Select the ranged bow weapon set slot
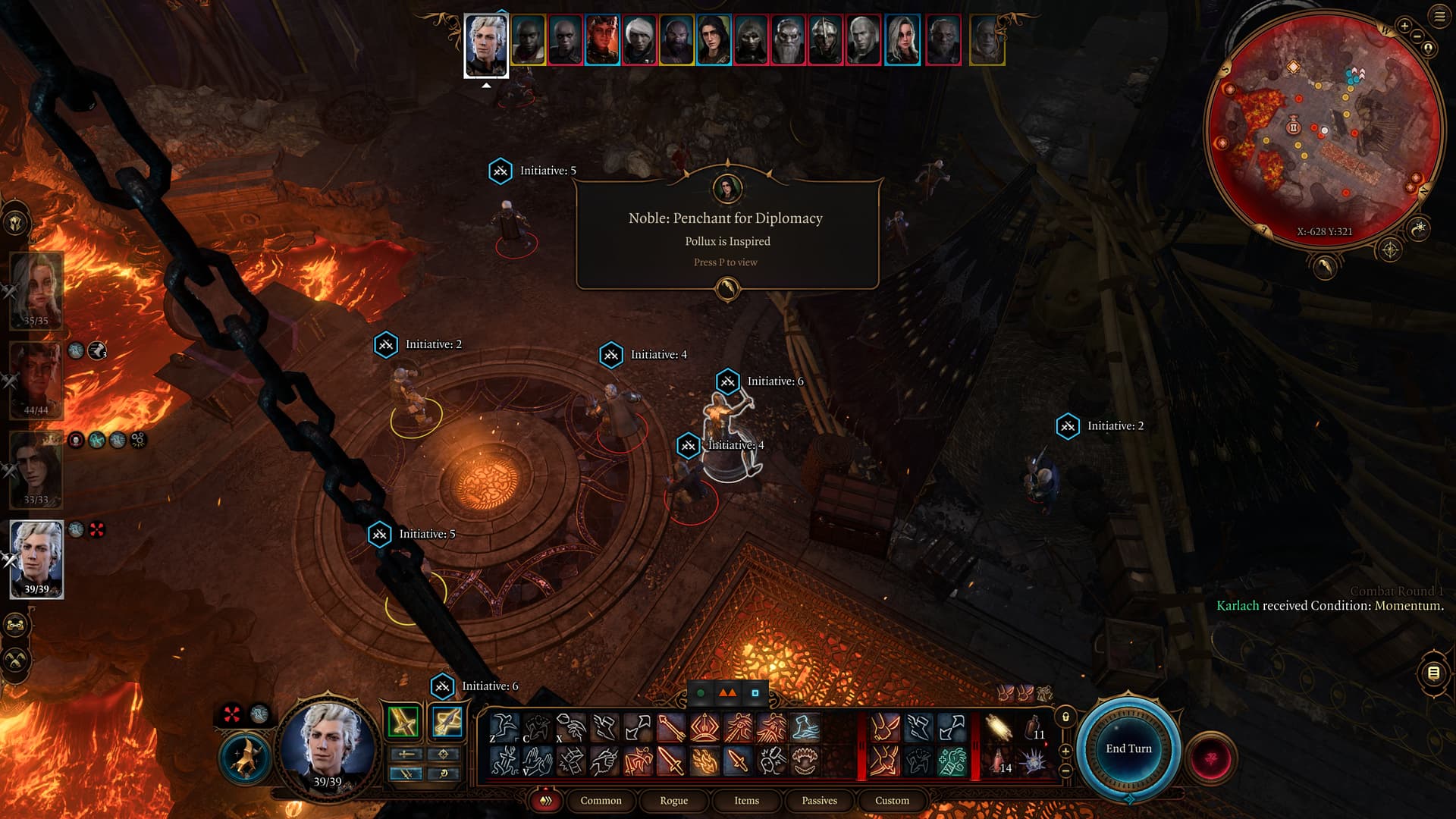This screenshot has height=819, width=1456. (447, 721)
